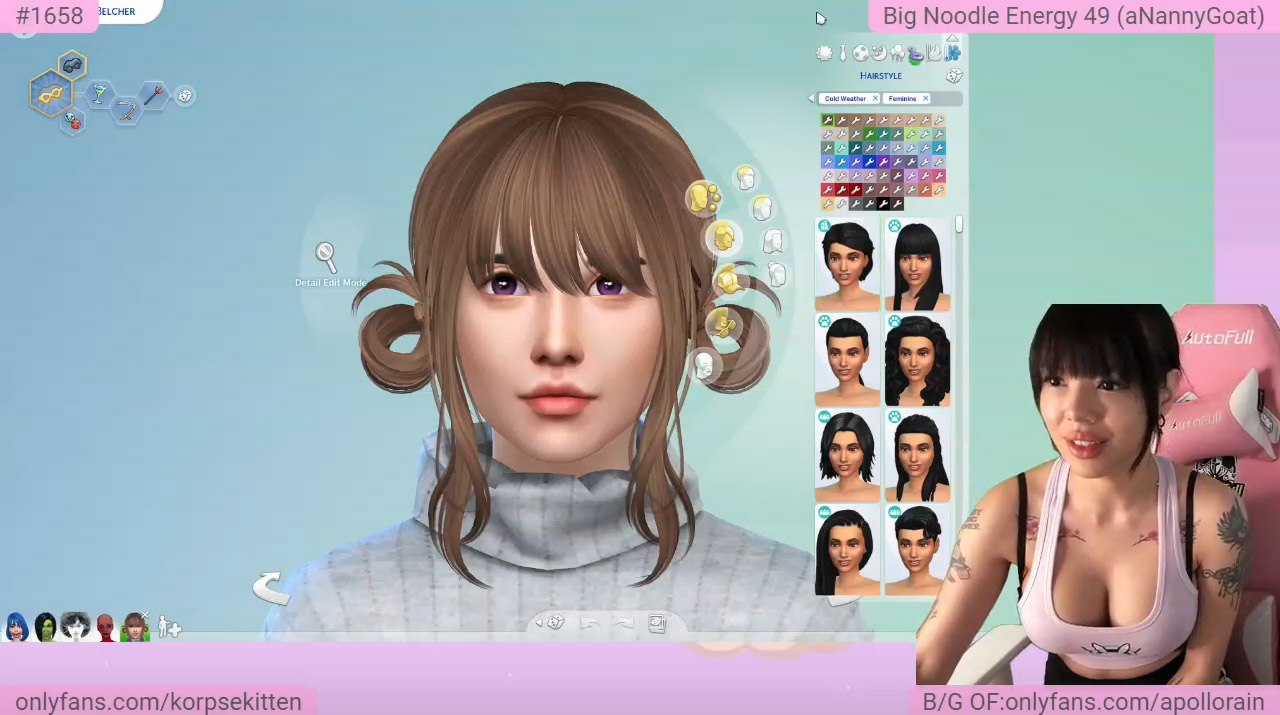Open the red trident trait hexagon

pos(153,95)
